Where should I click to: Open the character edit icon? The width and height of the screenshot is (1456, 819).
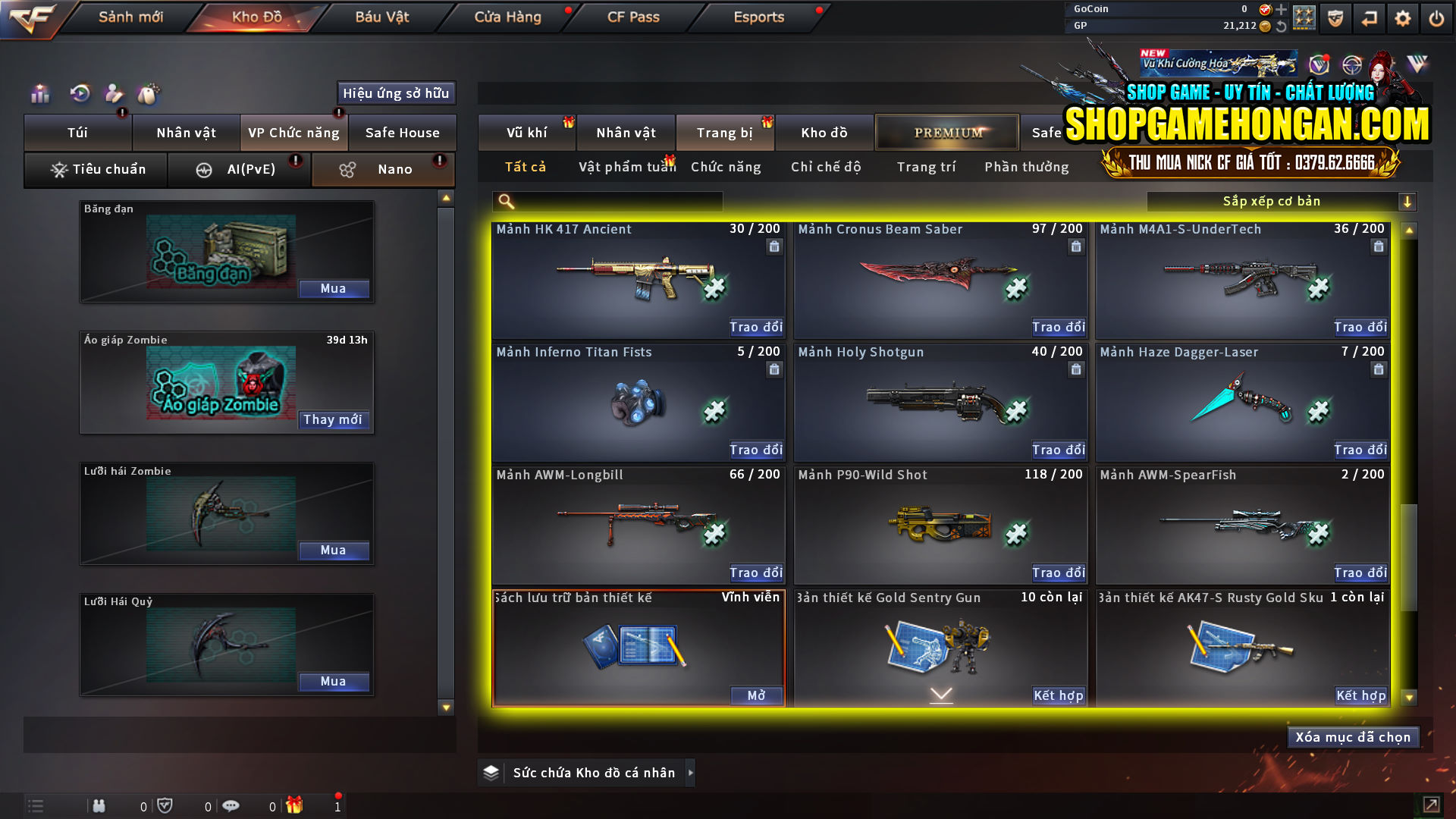tap(114, 94)
